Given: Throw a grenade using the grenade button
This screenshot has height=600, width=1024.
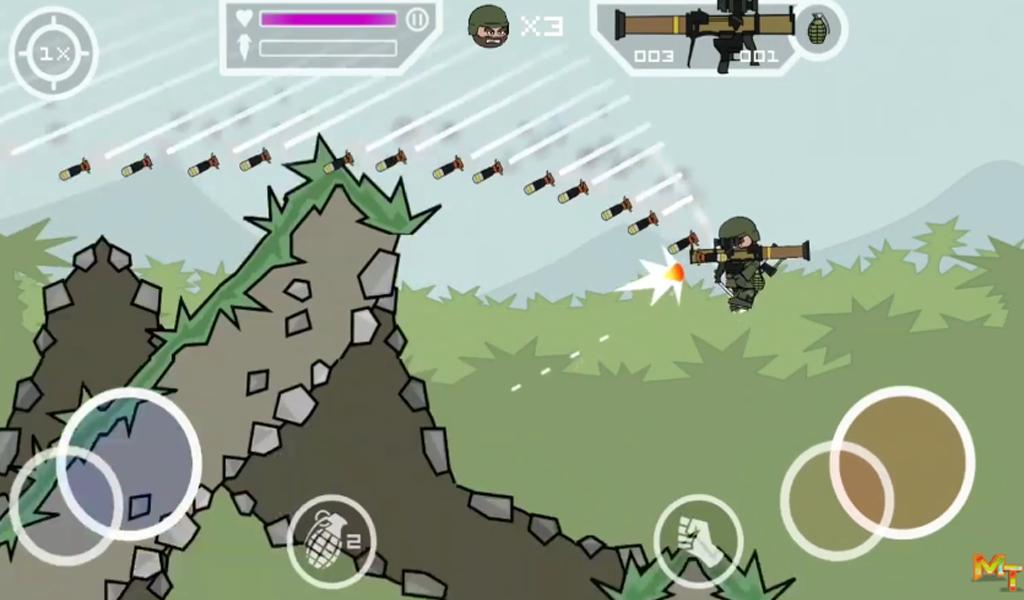Looking at the screenshot, I should tap(331, 540).
